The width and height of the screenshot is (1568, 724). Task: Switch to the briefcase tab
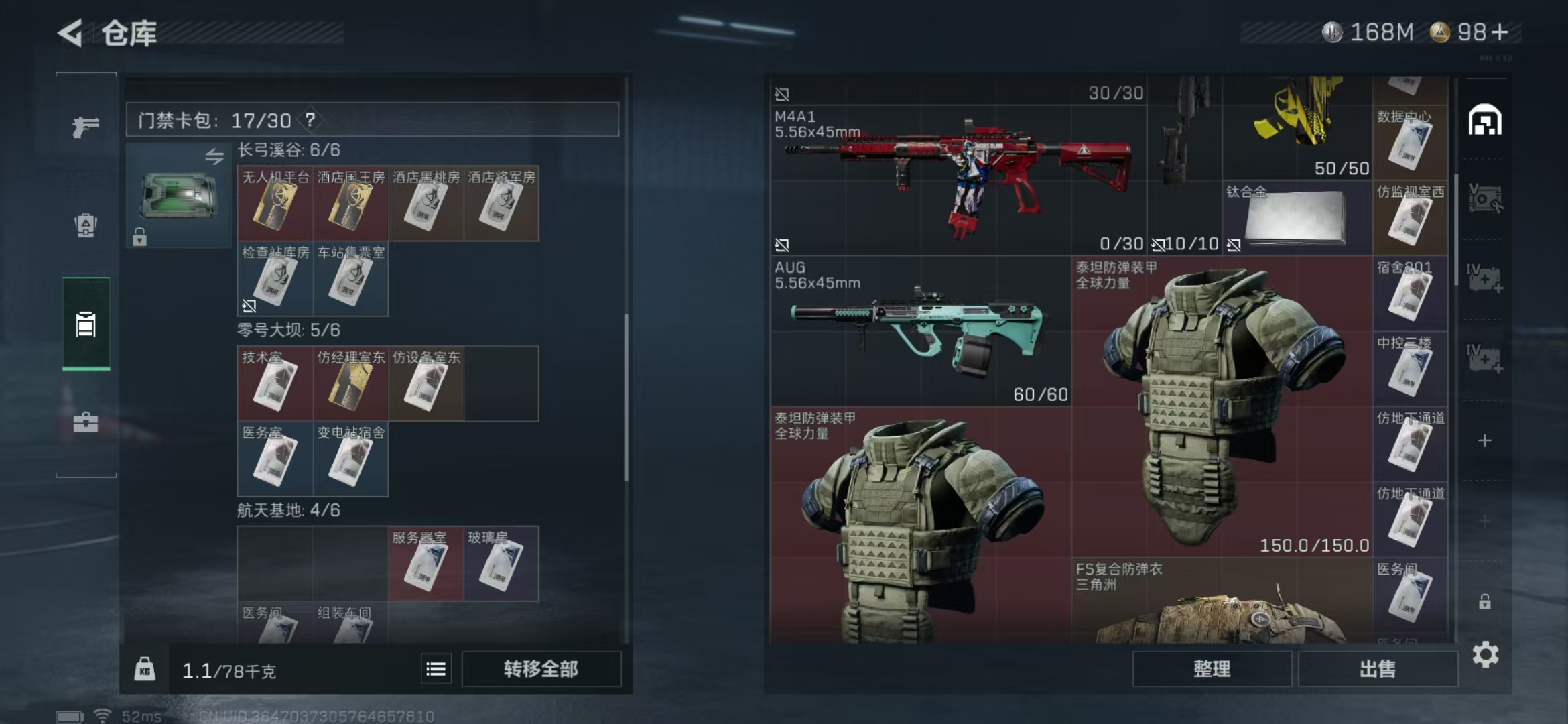[86, 422]
